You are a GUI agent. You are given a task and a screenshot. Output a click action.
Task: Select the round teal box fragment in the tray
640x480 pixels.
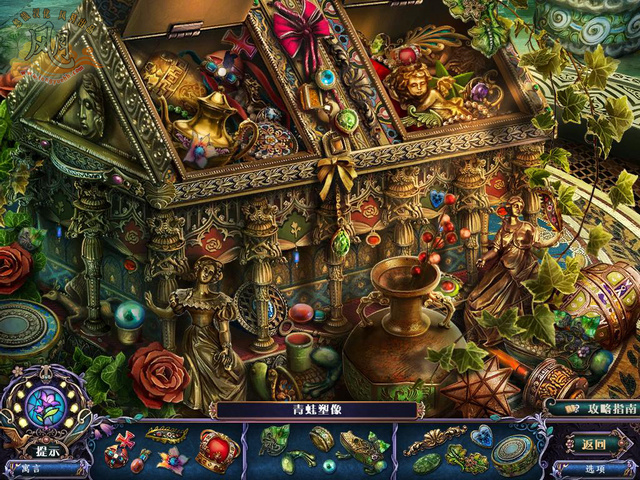point(514,454)
